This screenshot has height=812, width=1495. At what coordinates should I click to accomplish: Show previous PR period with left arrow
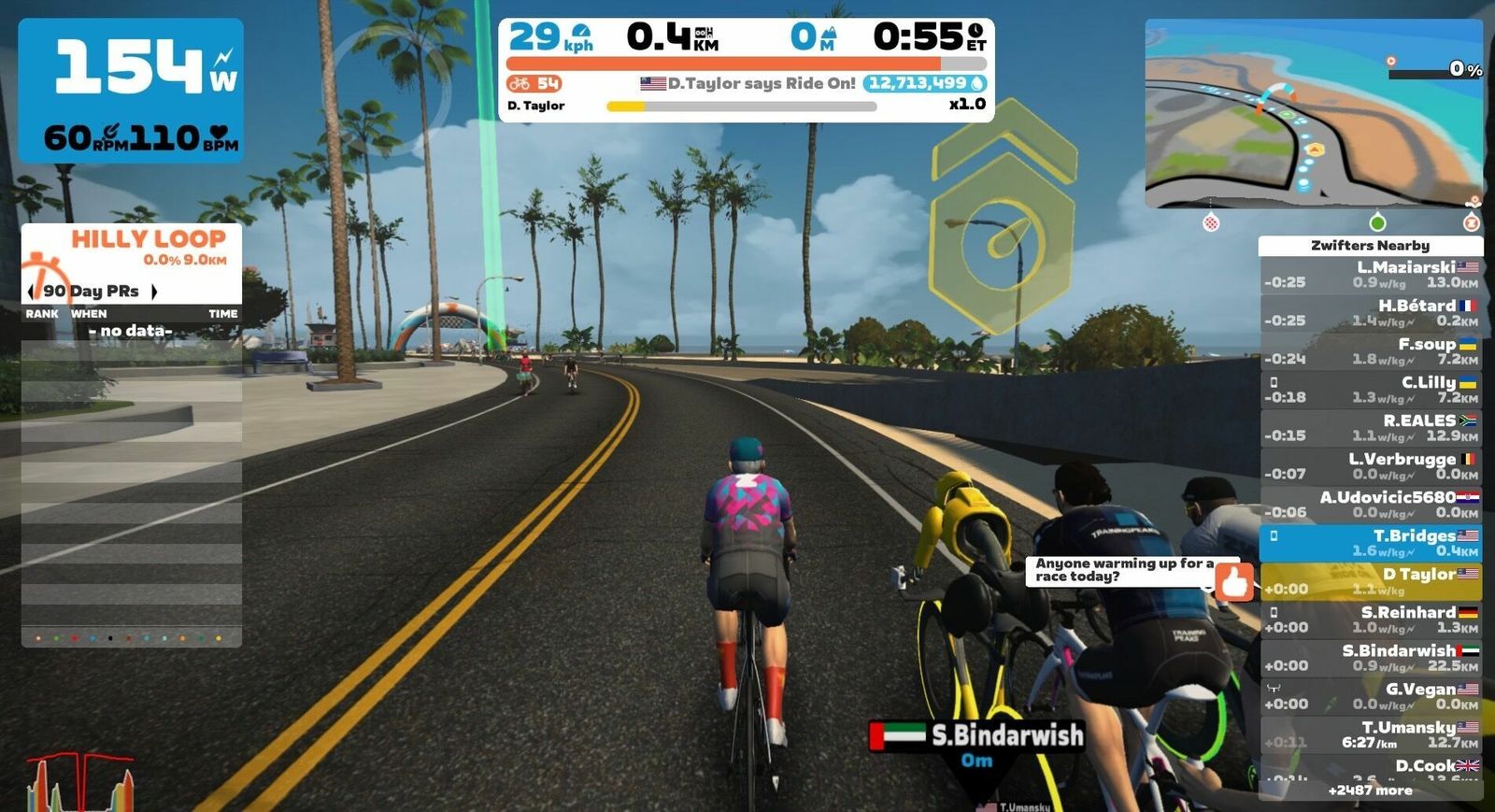pyautogui.click(x=31, y=292)
